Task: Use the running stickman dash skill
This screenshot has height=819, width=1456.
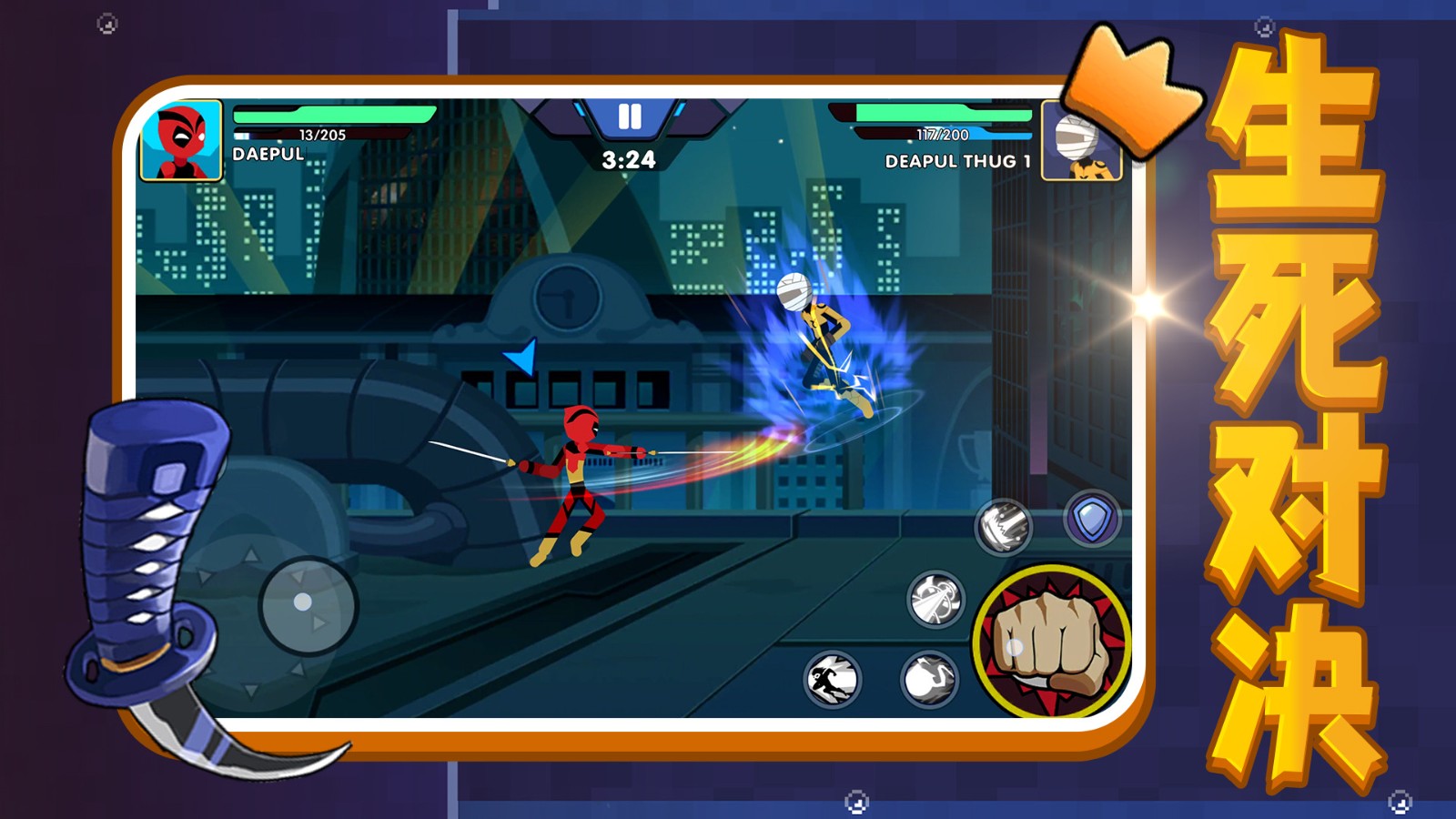Action: tap(832, 679)
